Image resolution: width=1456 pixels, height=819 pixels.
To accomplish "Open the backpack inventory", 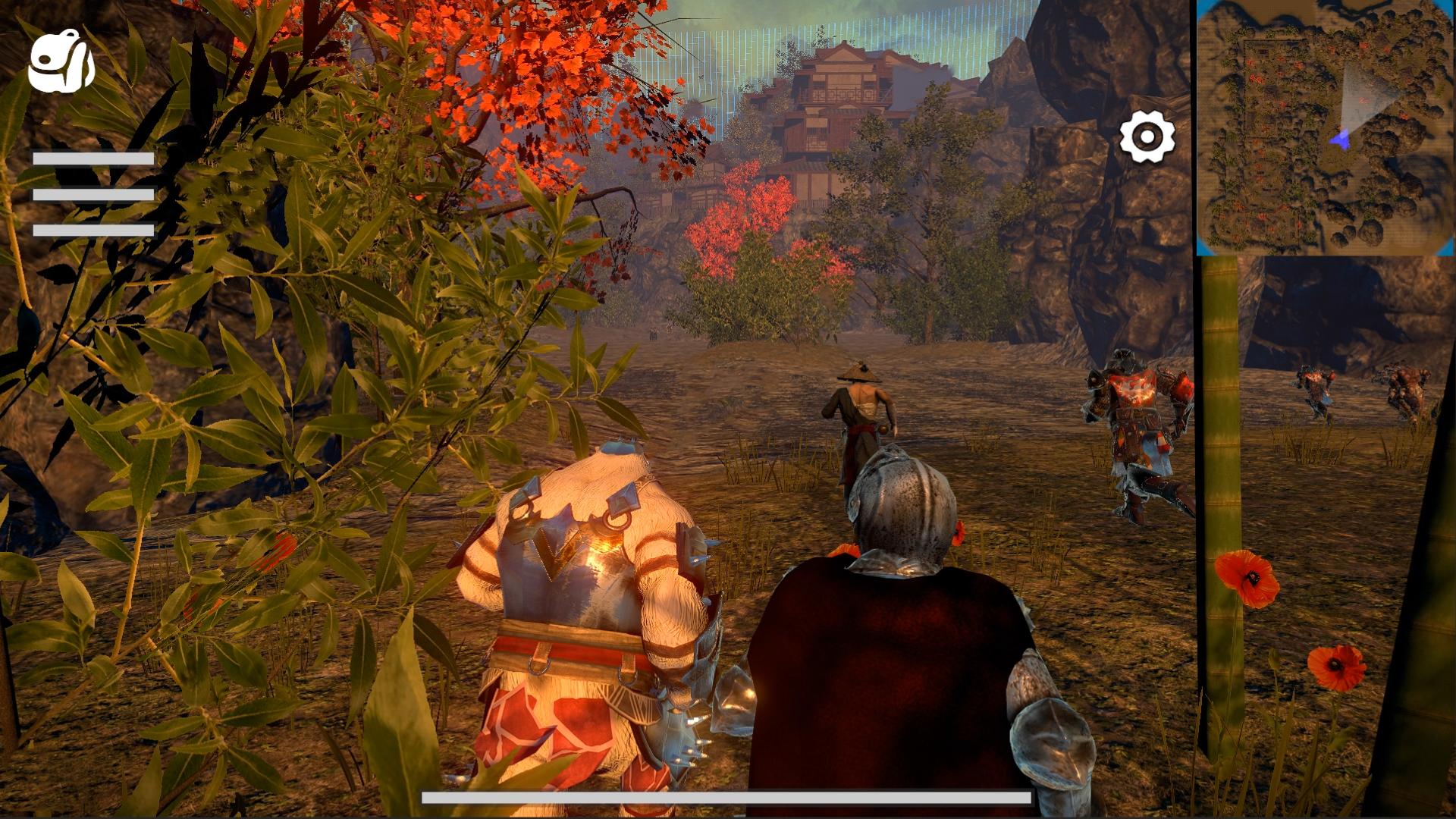I will (x=61, y=62).
